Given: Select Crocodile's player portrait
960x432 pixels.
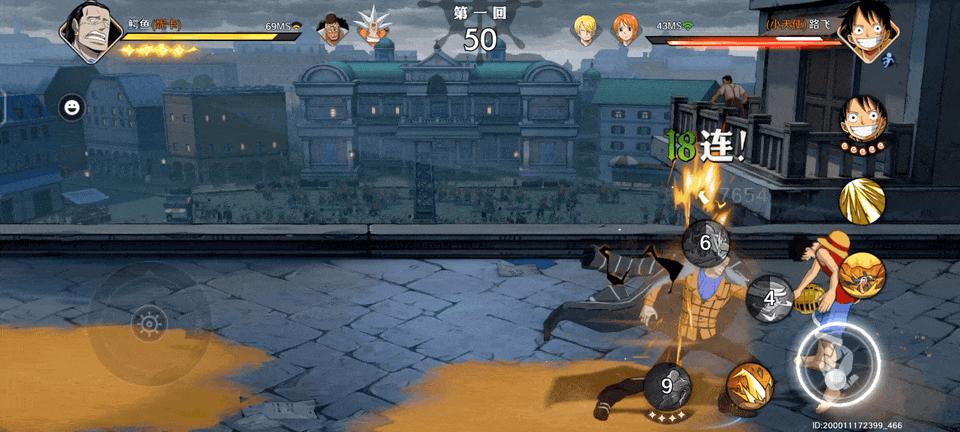Looking at the screenshot, I should click(x=90, y=30).
